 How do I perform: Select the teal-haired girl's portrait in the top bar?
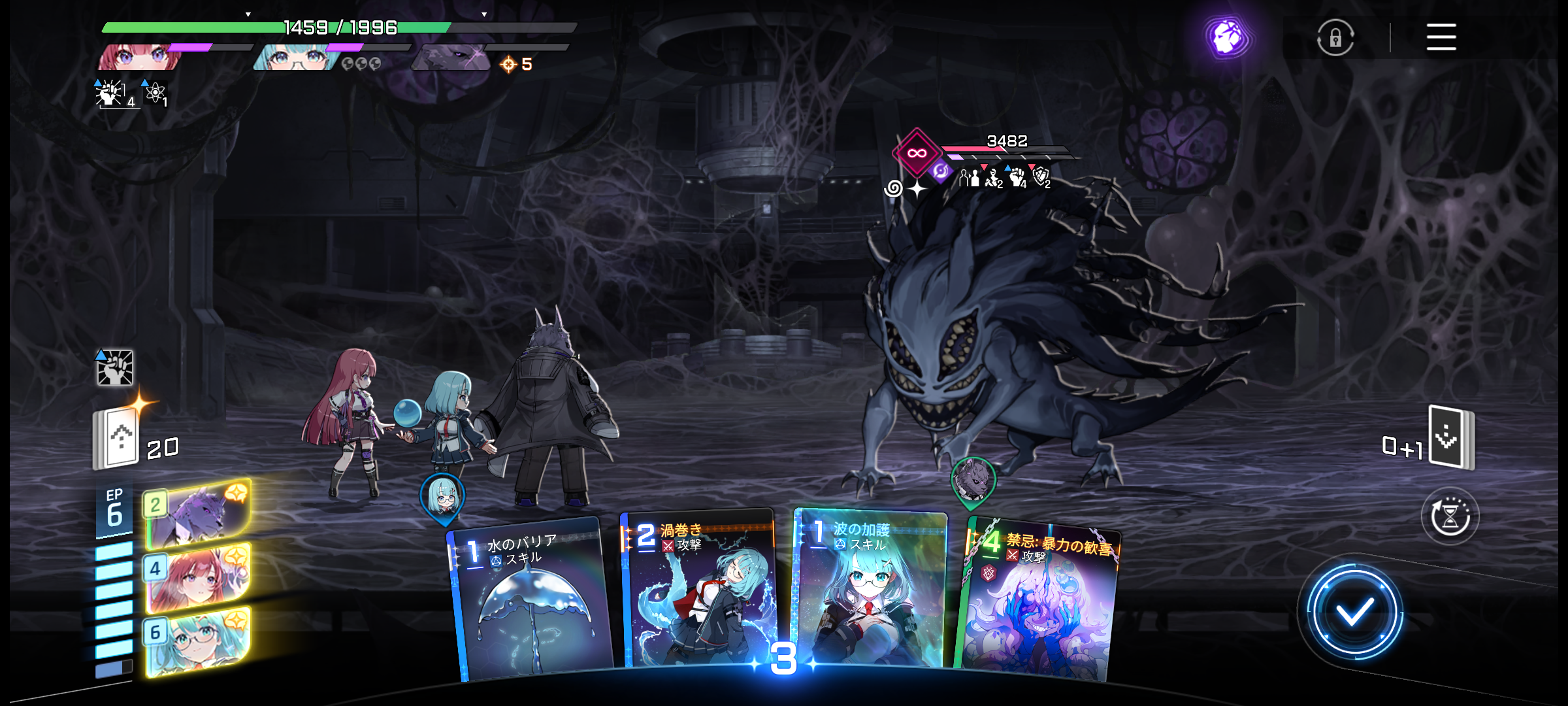click(x=296, y=58)
